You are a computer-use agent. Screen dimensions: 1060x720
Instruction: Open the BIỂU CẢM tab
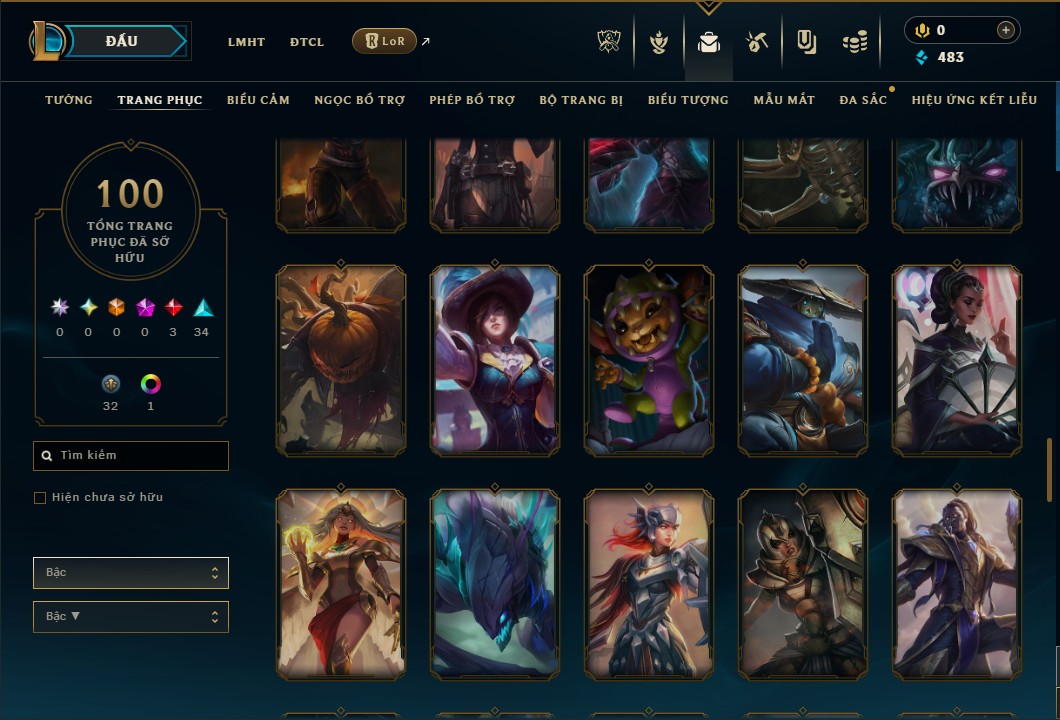point(258,100)
